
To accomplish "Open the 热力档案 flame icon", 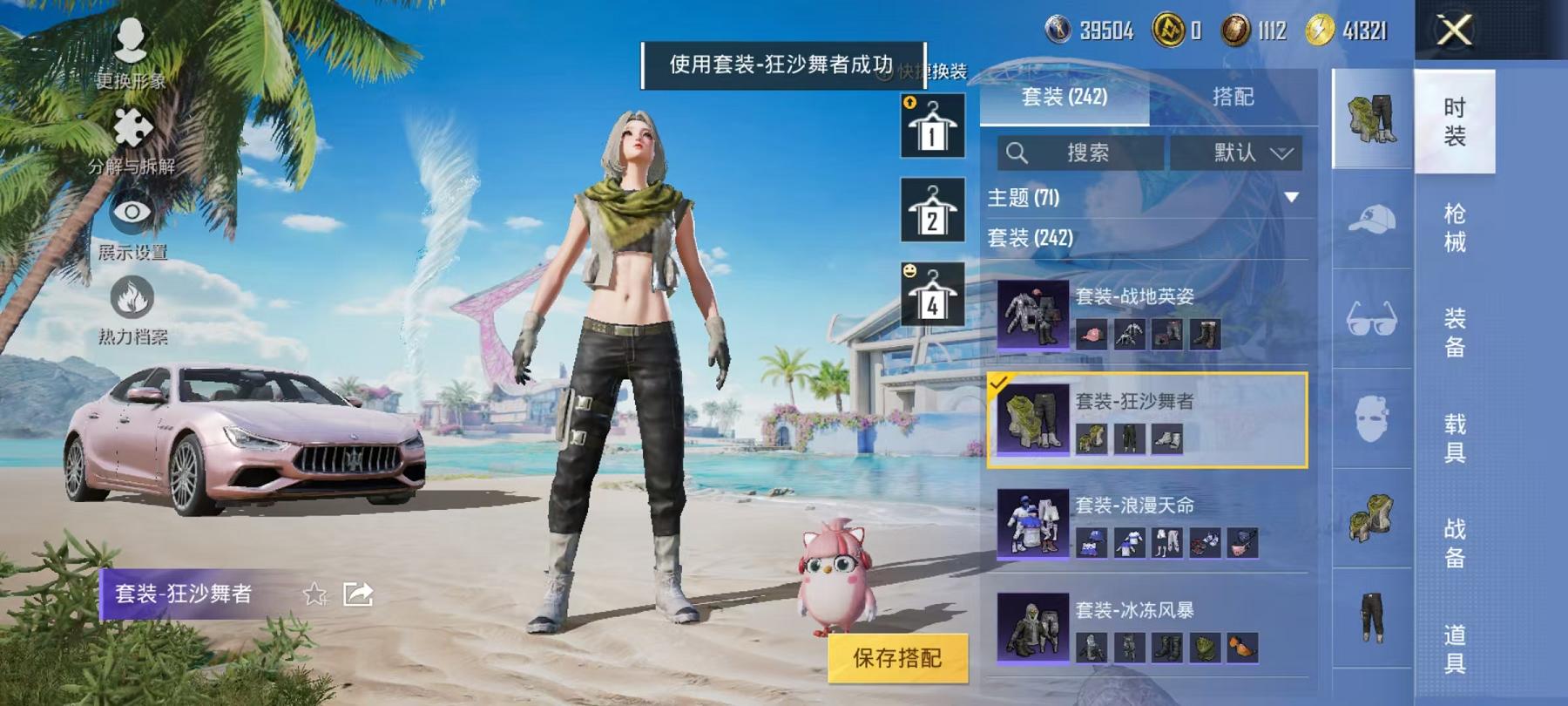I will 132,296.
